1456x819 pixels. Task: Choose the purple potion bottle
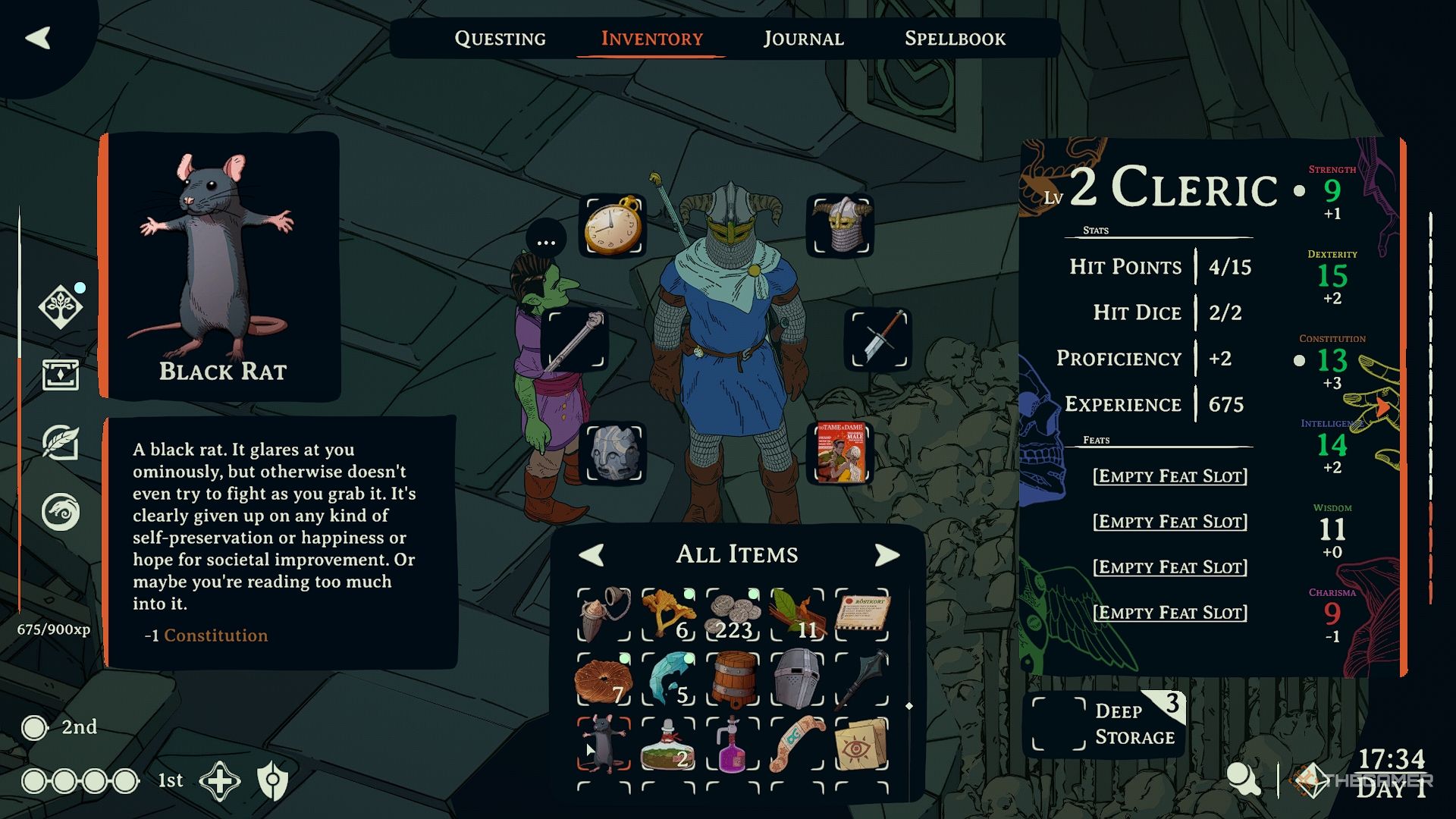733,744
